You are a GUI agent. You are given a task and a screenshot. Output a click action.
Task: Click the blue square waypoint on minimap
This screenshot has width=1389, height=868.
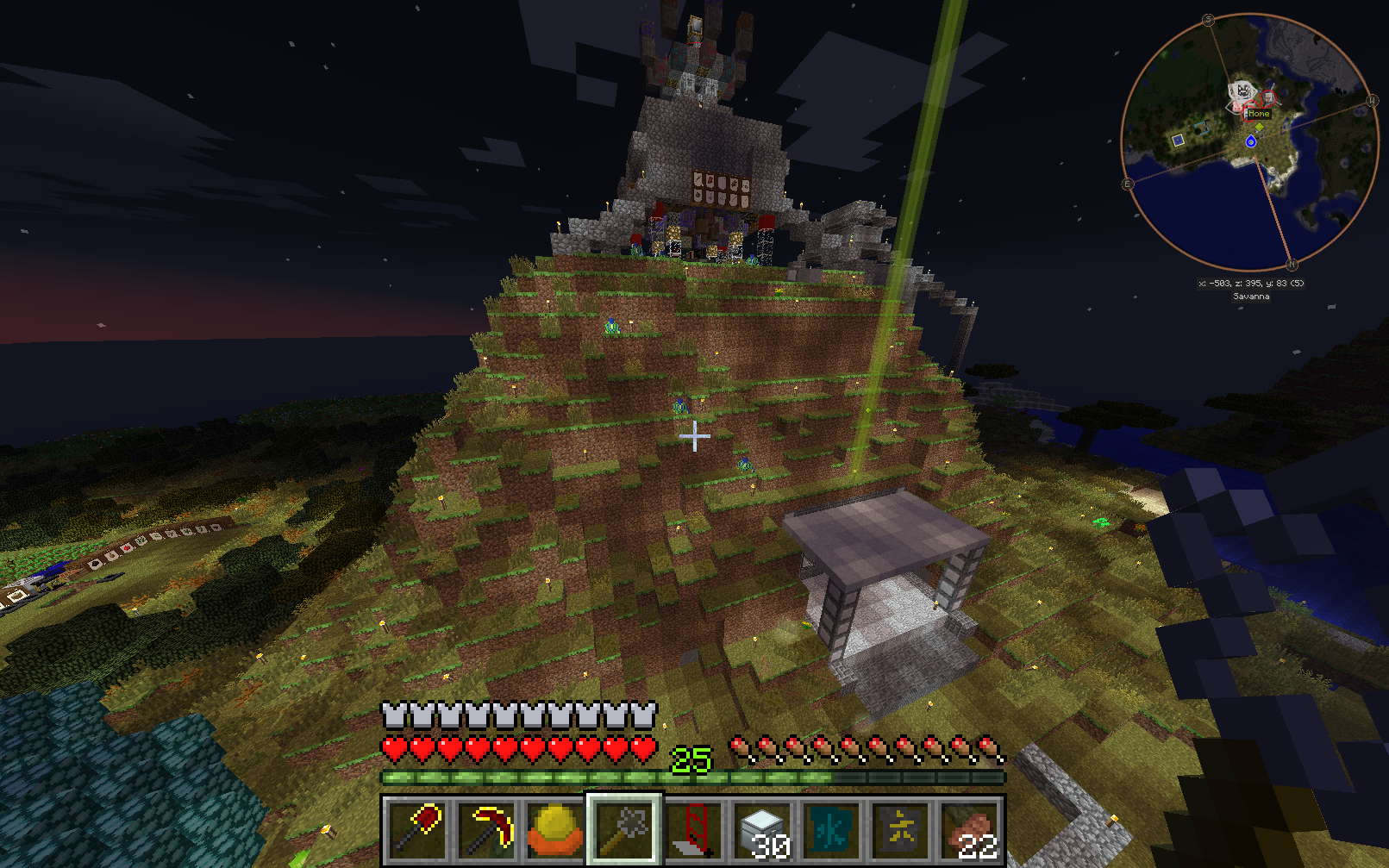(1178, 140)
